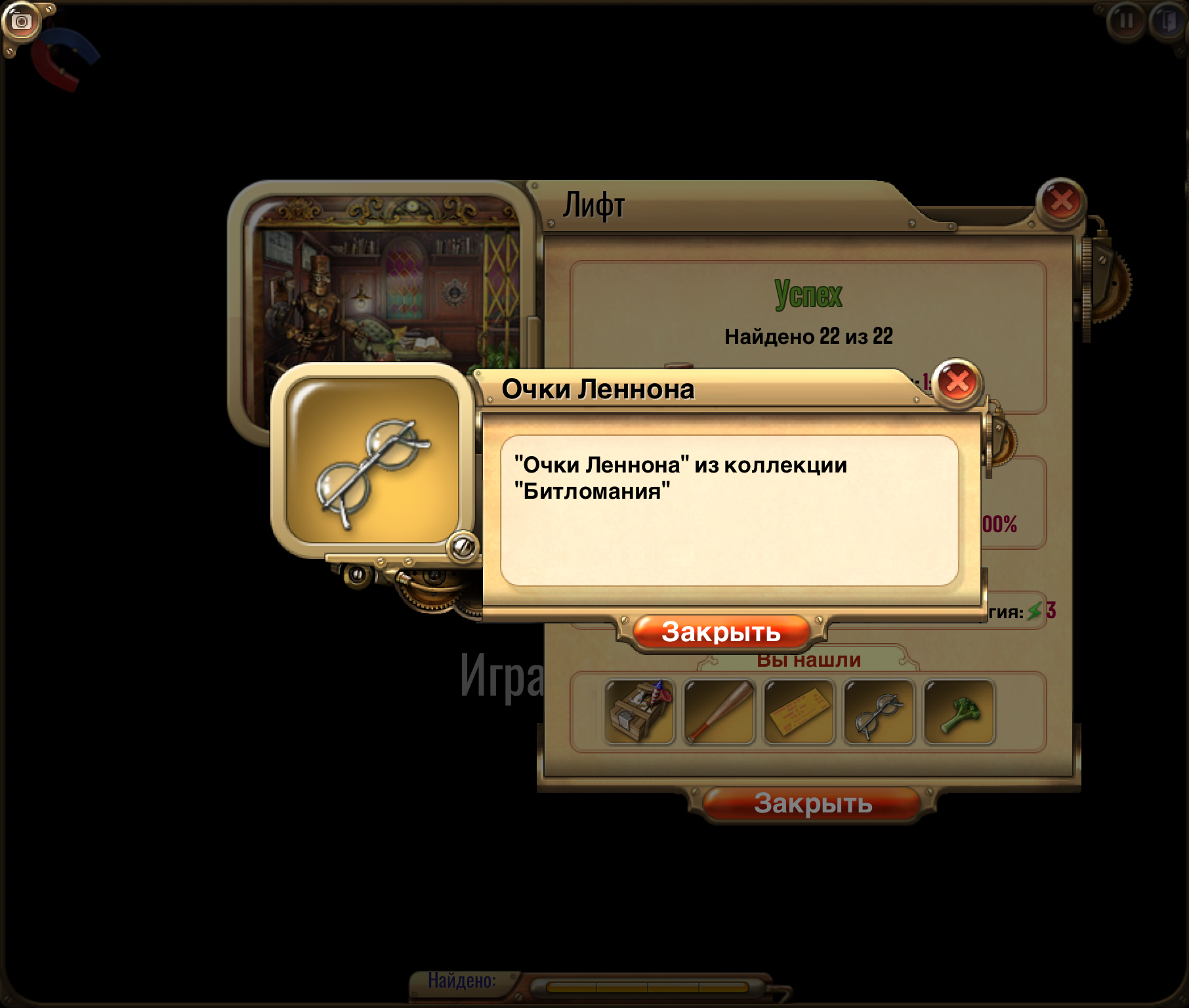The height and width of the screenshot is (1008, 1189).
Task: Select the baseball bat found item
Action: click(719, 712)
